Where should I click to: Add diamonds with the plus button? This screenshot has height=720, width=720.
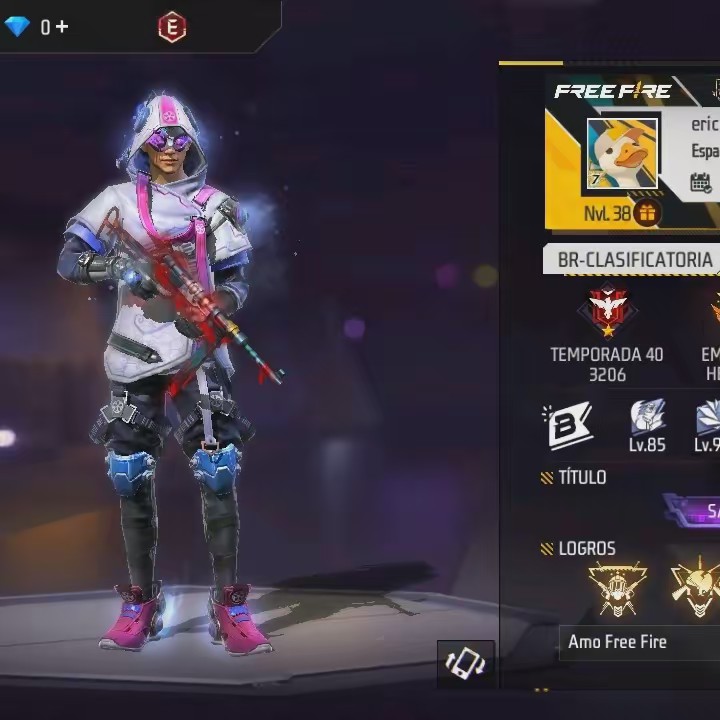(x=62, y=27)
